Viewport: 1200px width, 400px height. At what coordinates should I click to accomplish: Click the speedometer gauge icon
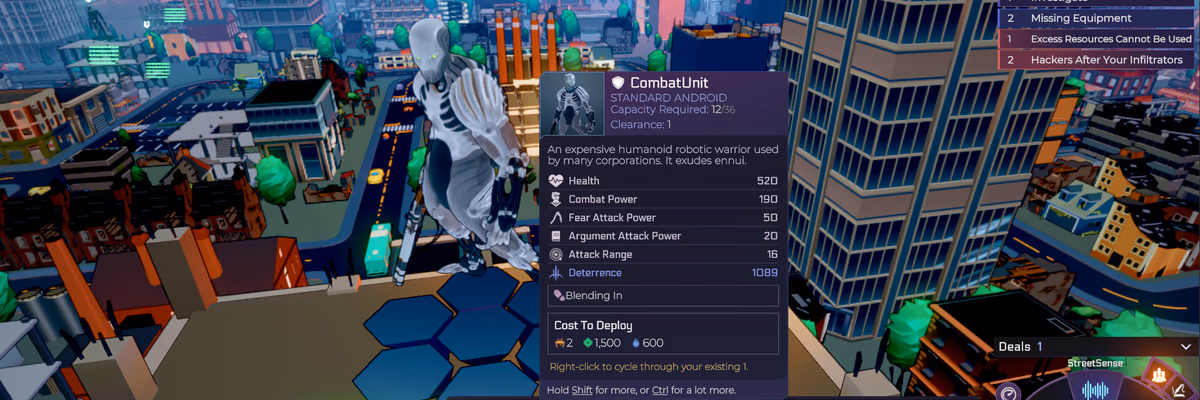1008,393
